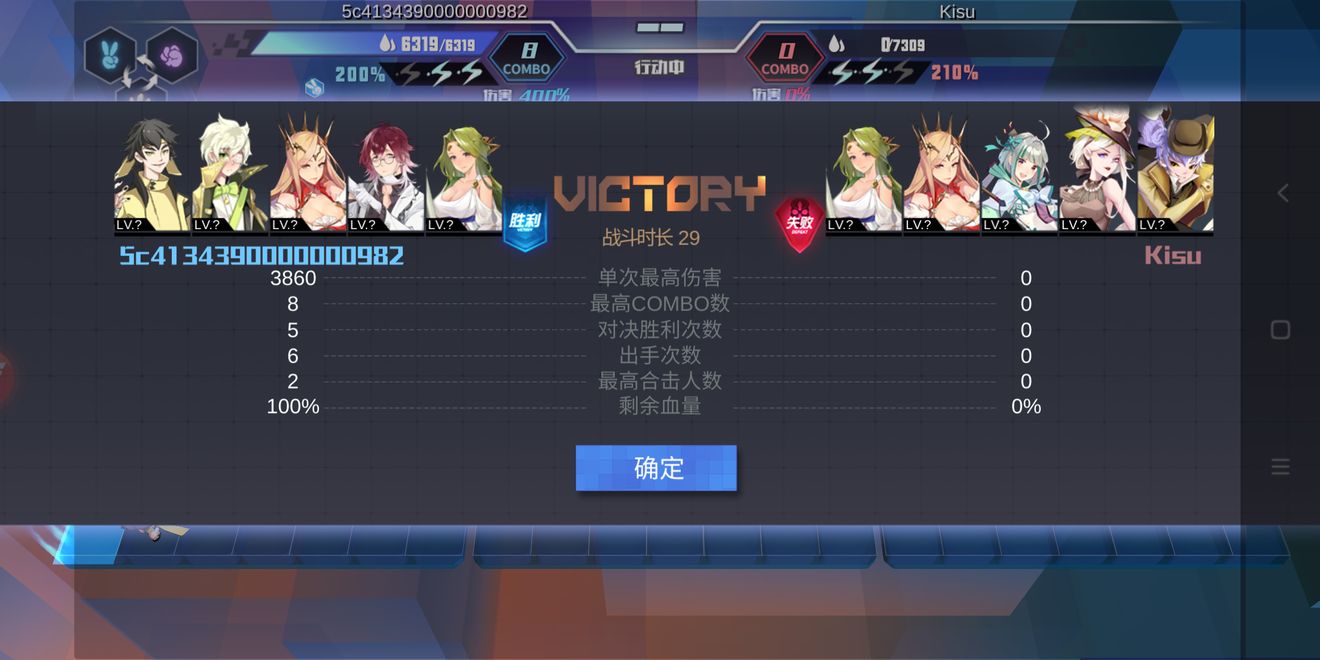Image resolution: width=1320 pixels, height=660 pixels.
Task: Tap the rabbit hexagon icon
Action: pos(110,54)
